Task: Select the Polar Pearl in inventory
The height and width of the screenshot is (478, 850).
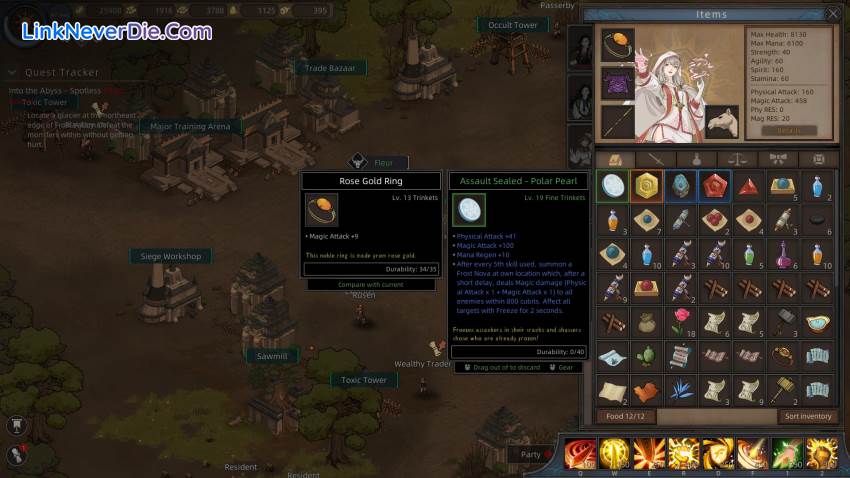Action: (613, 187)
